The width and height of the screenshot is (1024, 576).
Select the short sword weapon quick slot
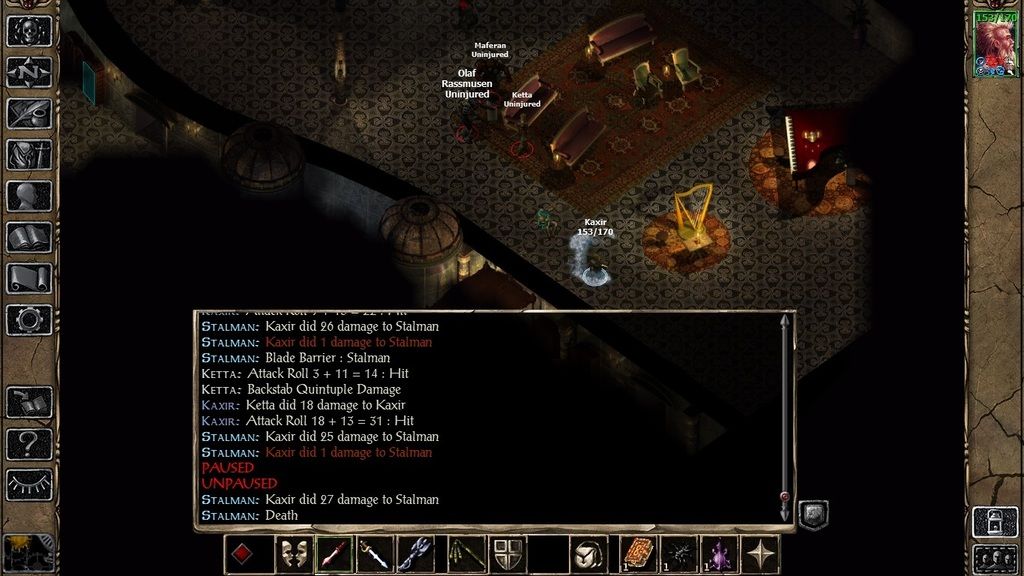tap(375, 554)
